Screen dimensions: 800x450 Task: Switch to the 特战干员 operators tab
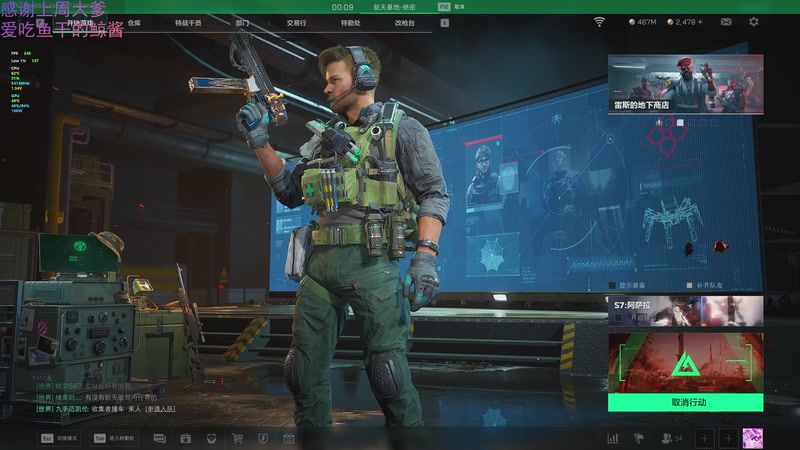pyautogui.click(x=188, y=21)
